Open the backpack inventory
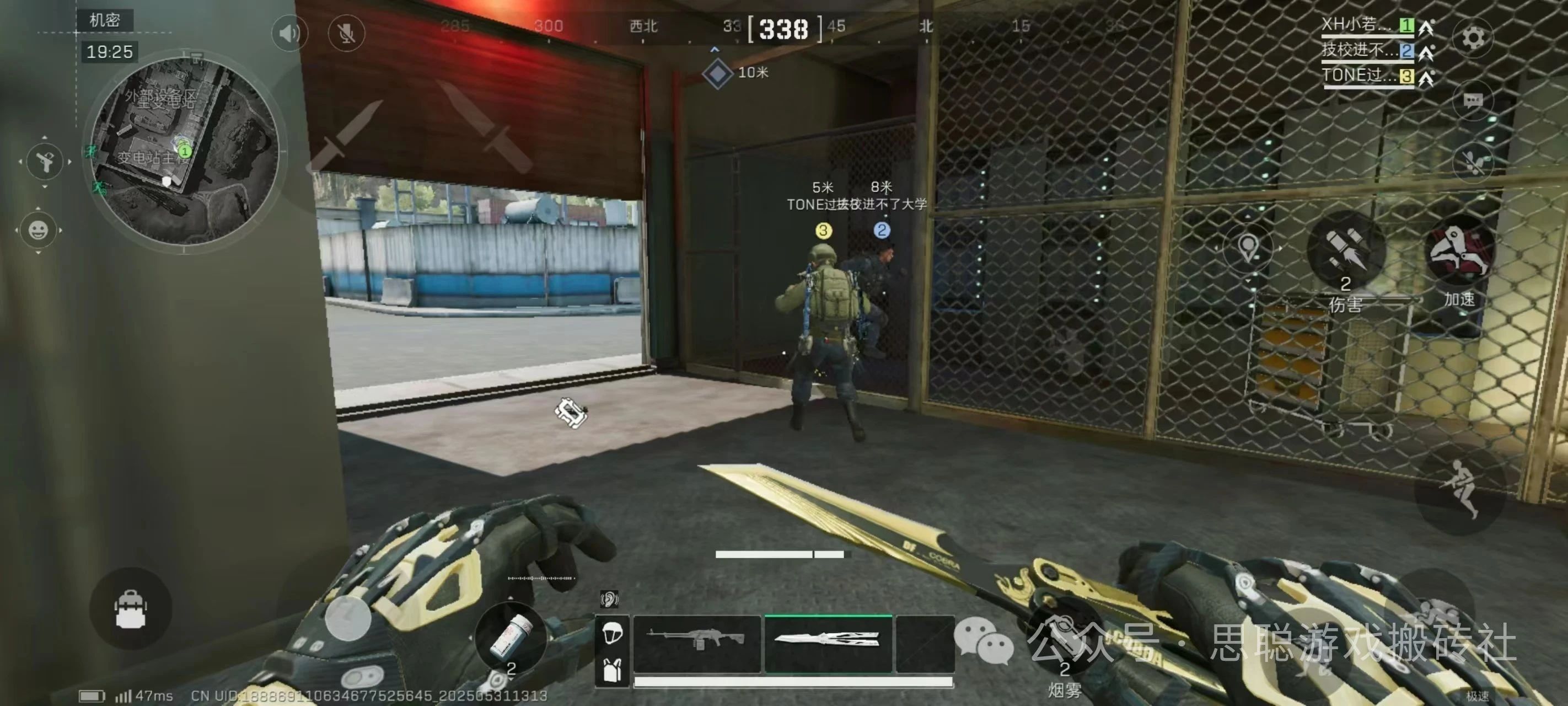The image size is (1568, 706). pos(130,608)
